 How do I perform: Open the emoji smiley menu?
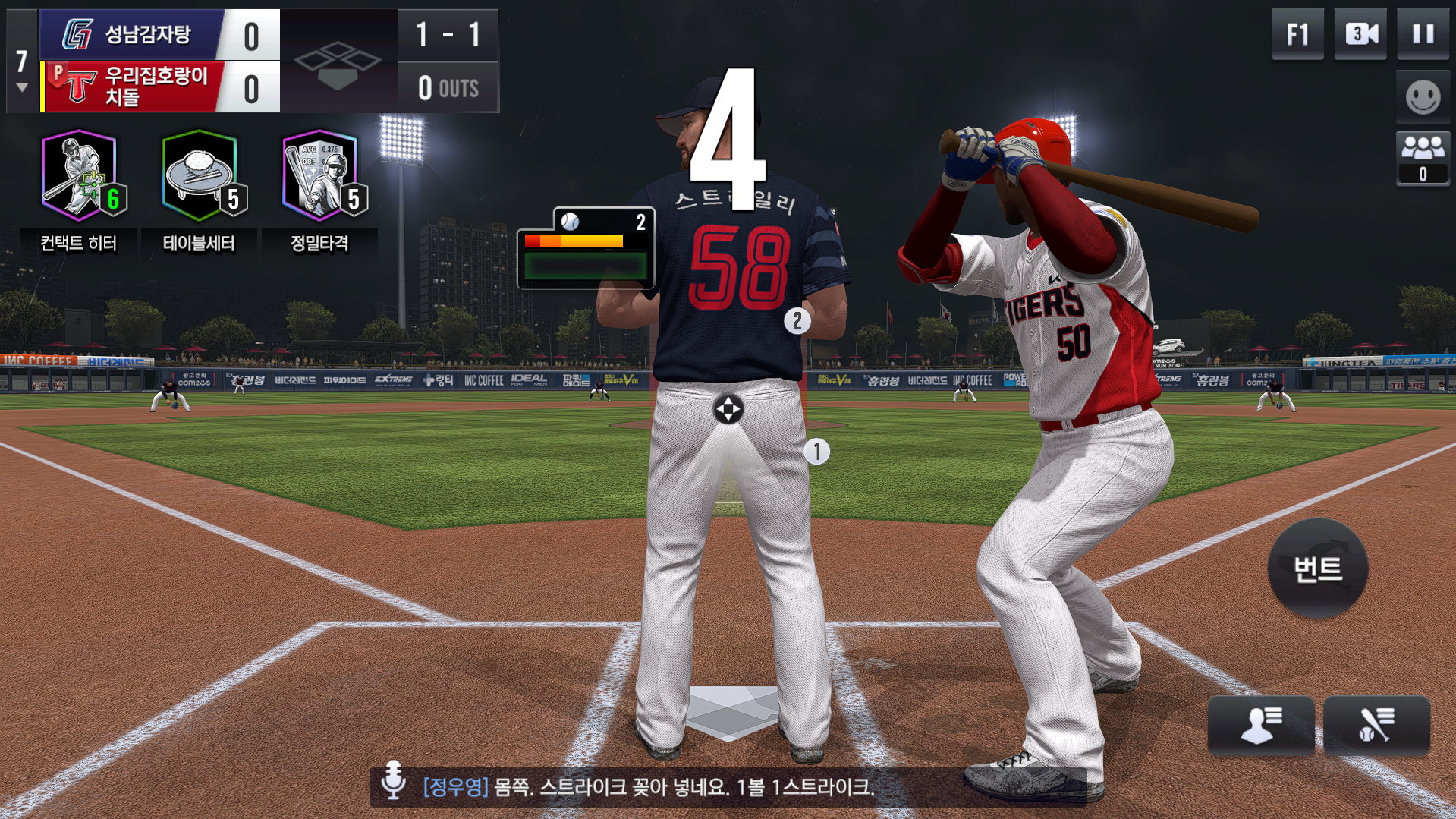coord(1423,97)
